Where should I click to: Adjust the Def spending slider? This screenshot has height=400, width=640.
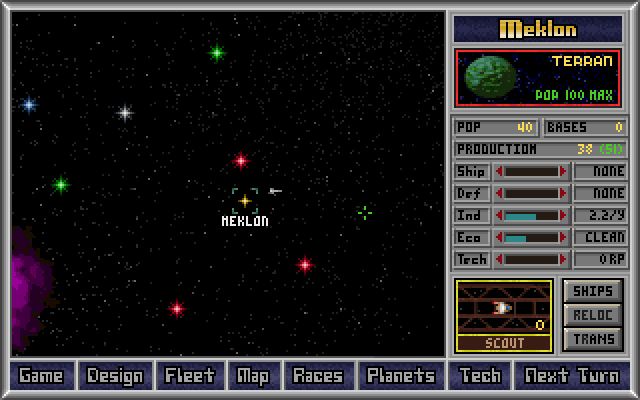[531, 193]
